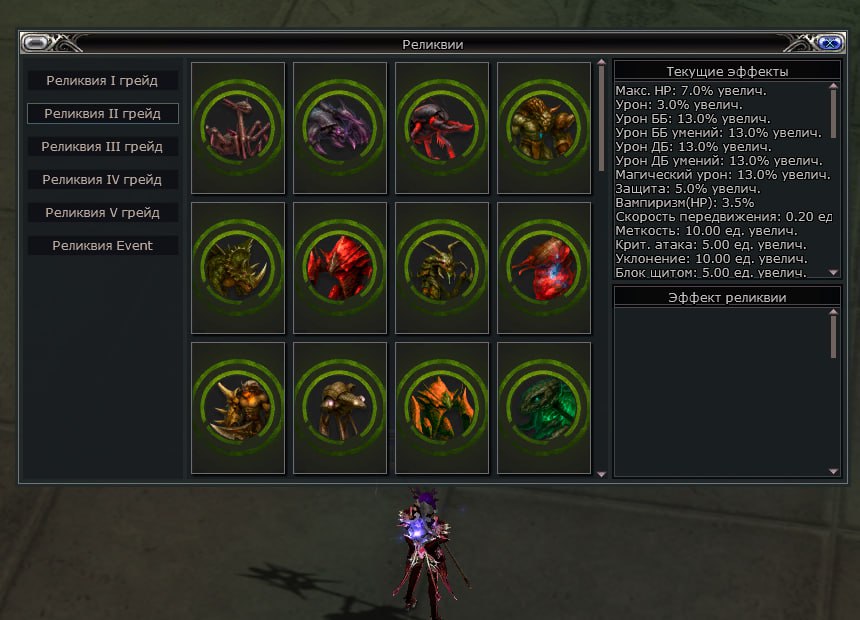Select the Реликвия II грейд category
This screenshot has height=620, width=860.
tap(102, 113)
